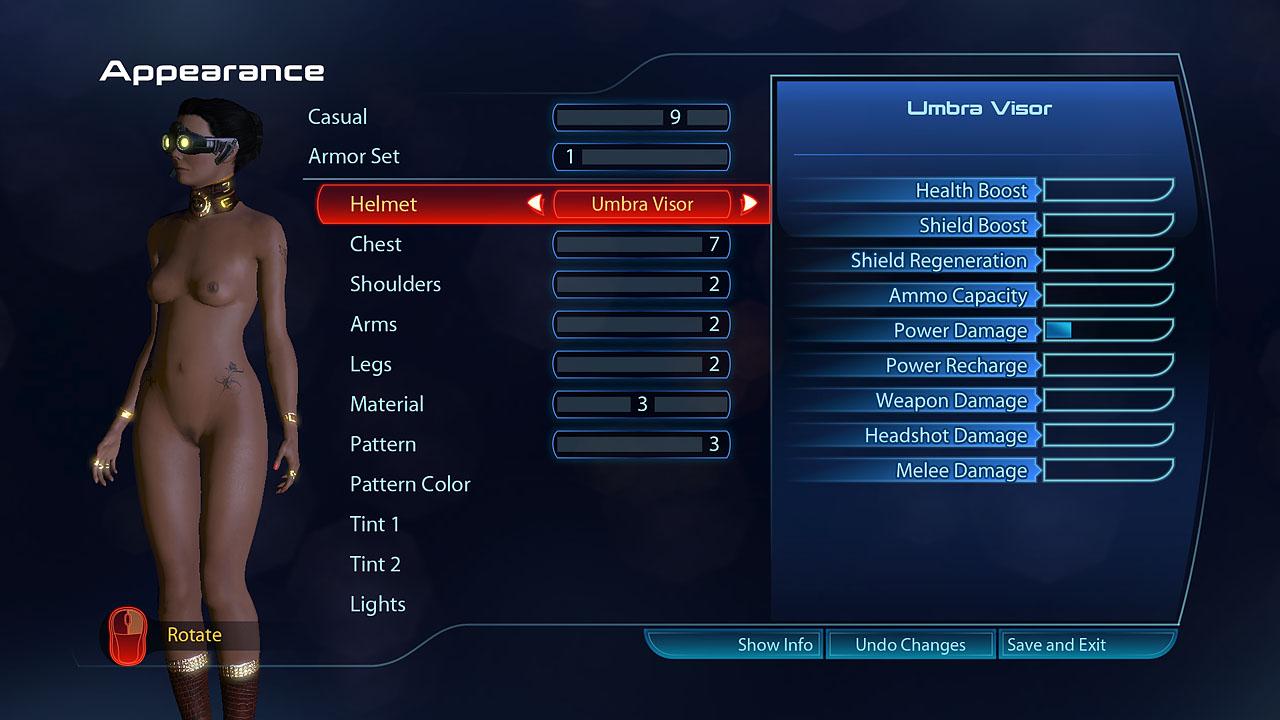The height and width of the screenshot is (720, 1280).
Task: Open the Shoulders option
Action: 395,284
